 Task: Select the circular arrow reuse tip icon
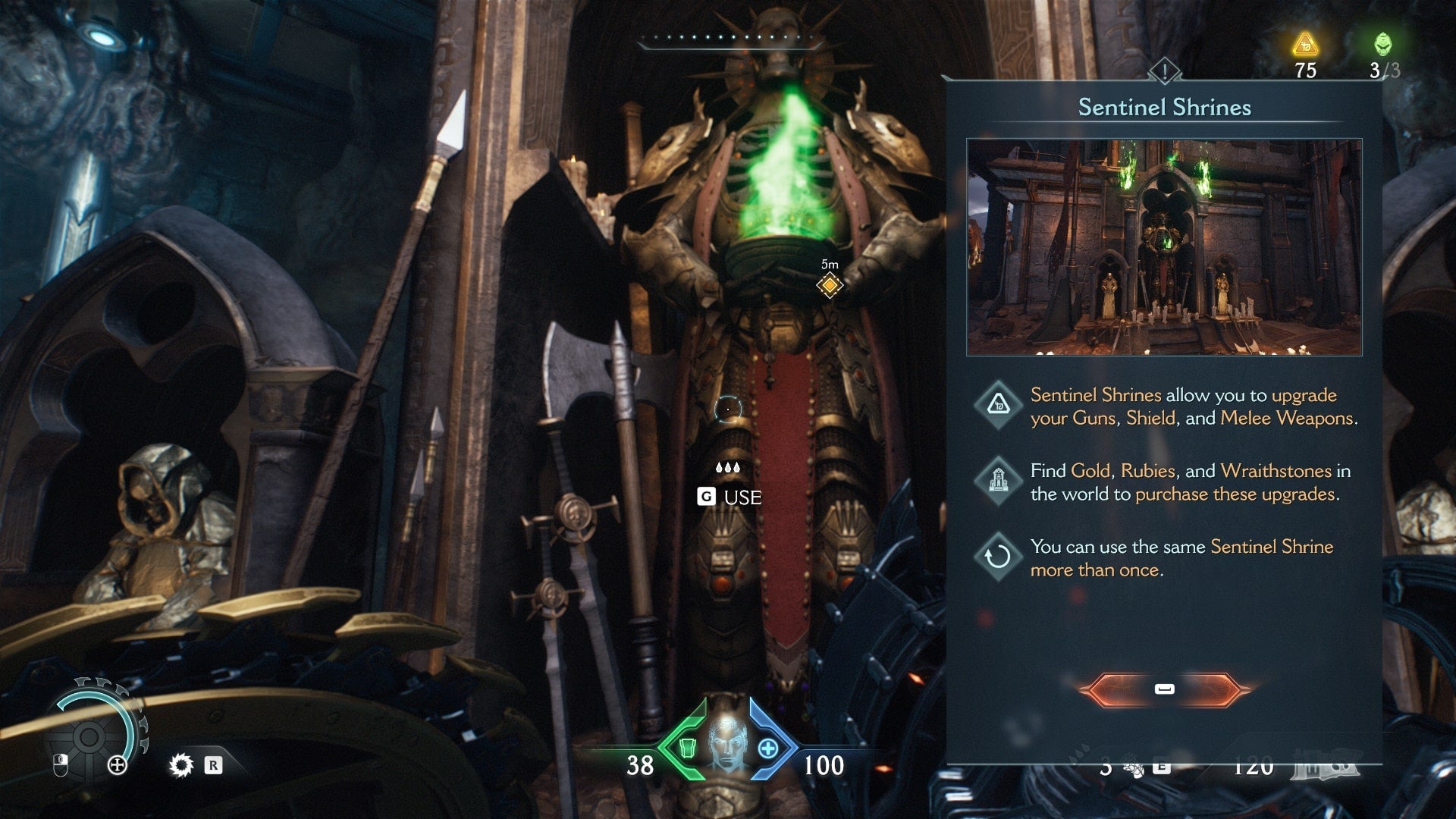(x=997, y=557)
